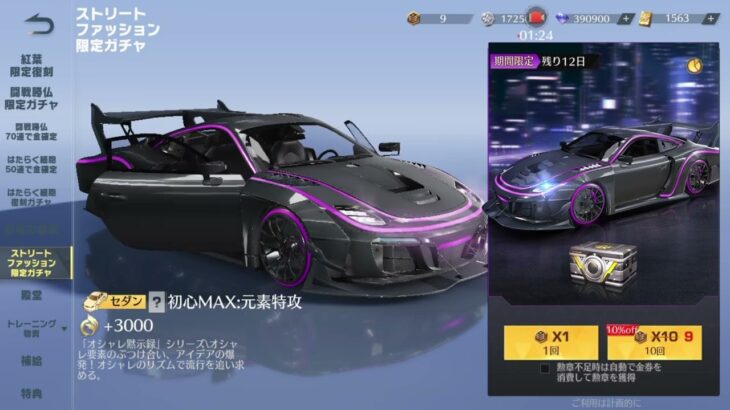The image size is (730, 410).
Task: Show help for 初心MAX:元素特攻 question mark
Action: (x=156, y=299)
